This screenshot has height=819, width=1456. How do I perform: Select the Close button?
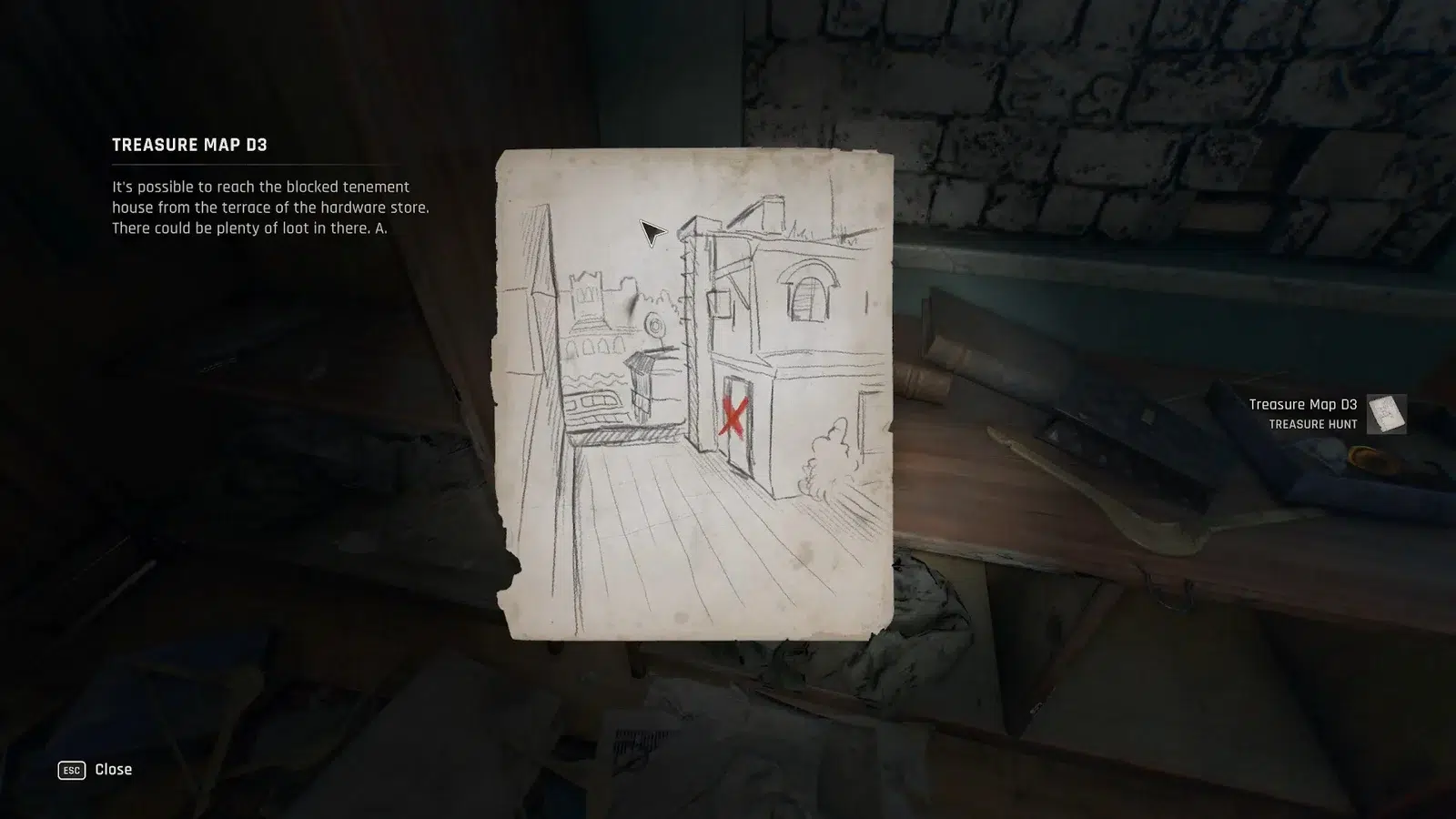pyautogui.click(x=112, y=770)
